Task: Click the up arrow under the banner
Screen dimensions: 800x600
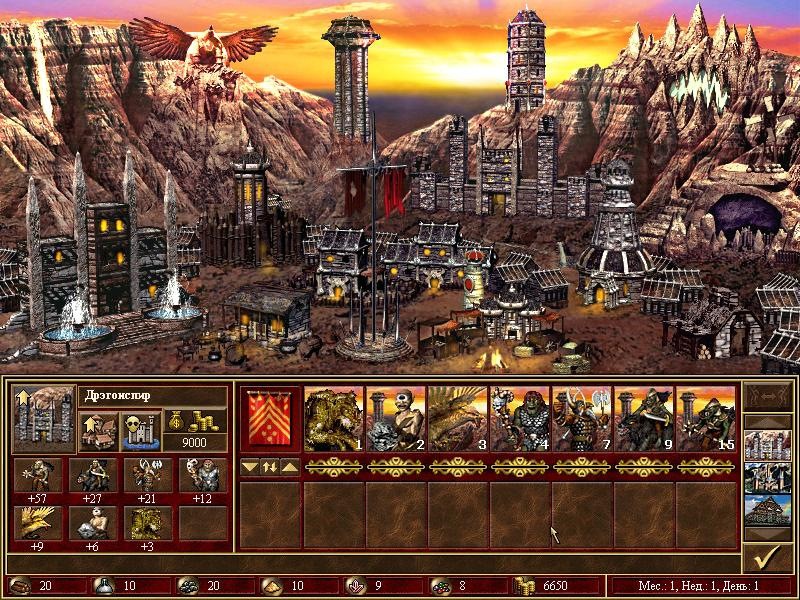Action: [x=289, y=467]
